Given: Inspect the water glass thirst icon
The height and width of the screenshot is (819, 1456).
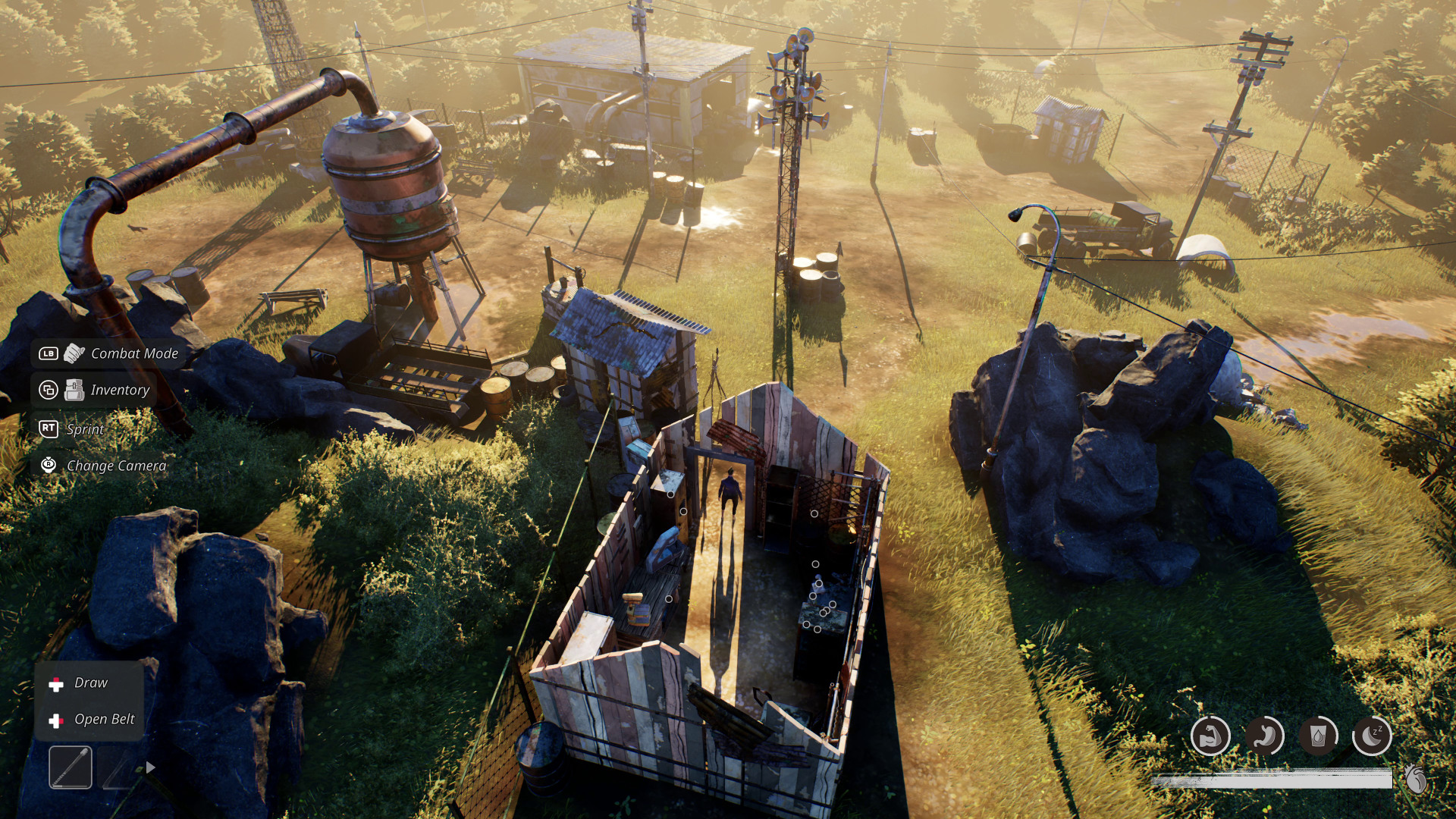Looking at the screenshot, I should (1318, 736).
